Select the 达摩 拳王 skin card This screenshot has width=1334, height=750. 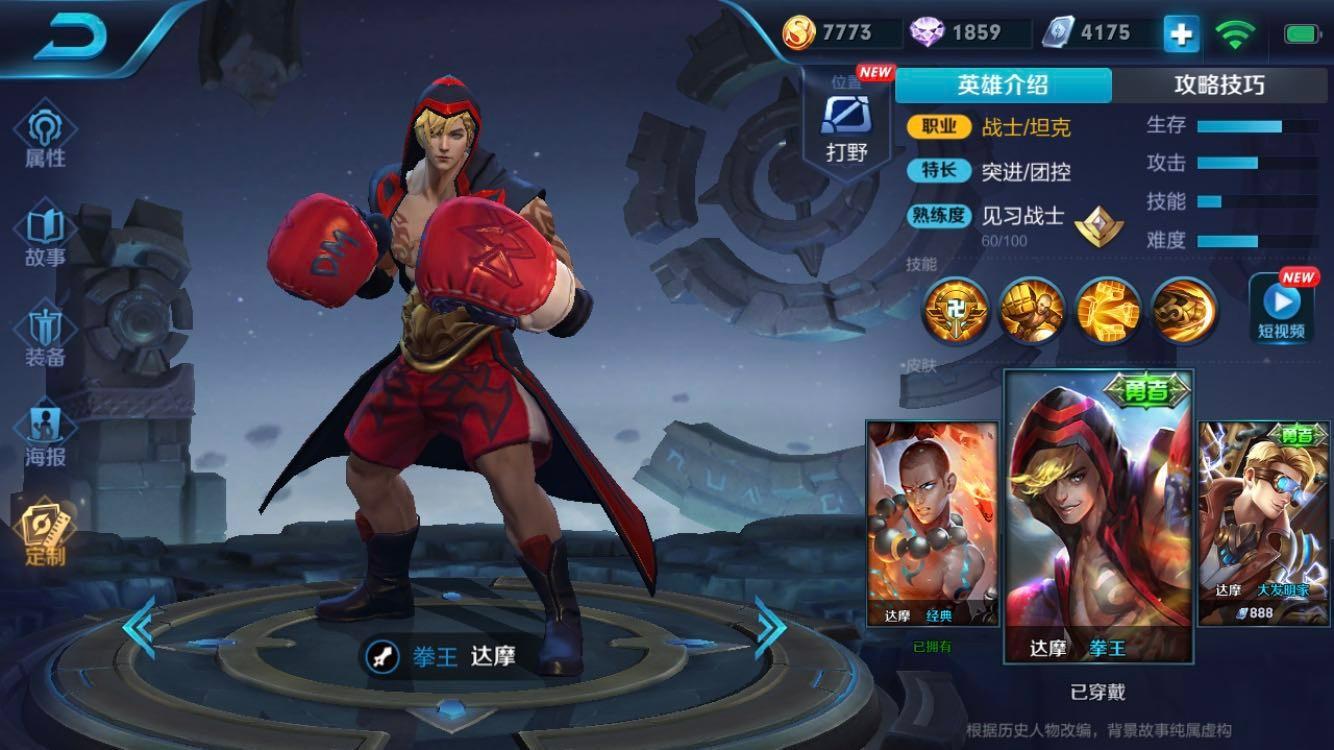coord(1098,517)
